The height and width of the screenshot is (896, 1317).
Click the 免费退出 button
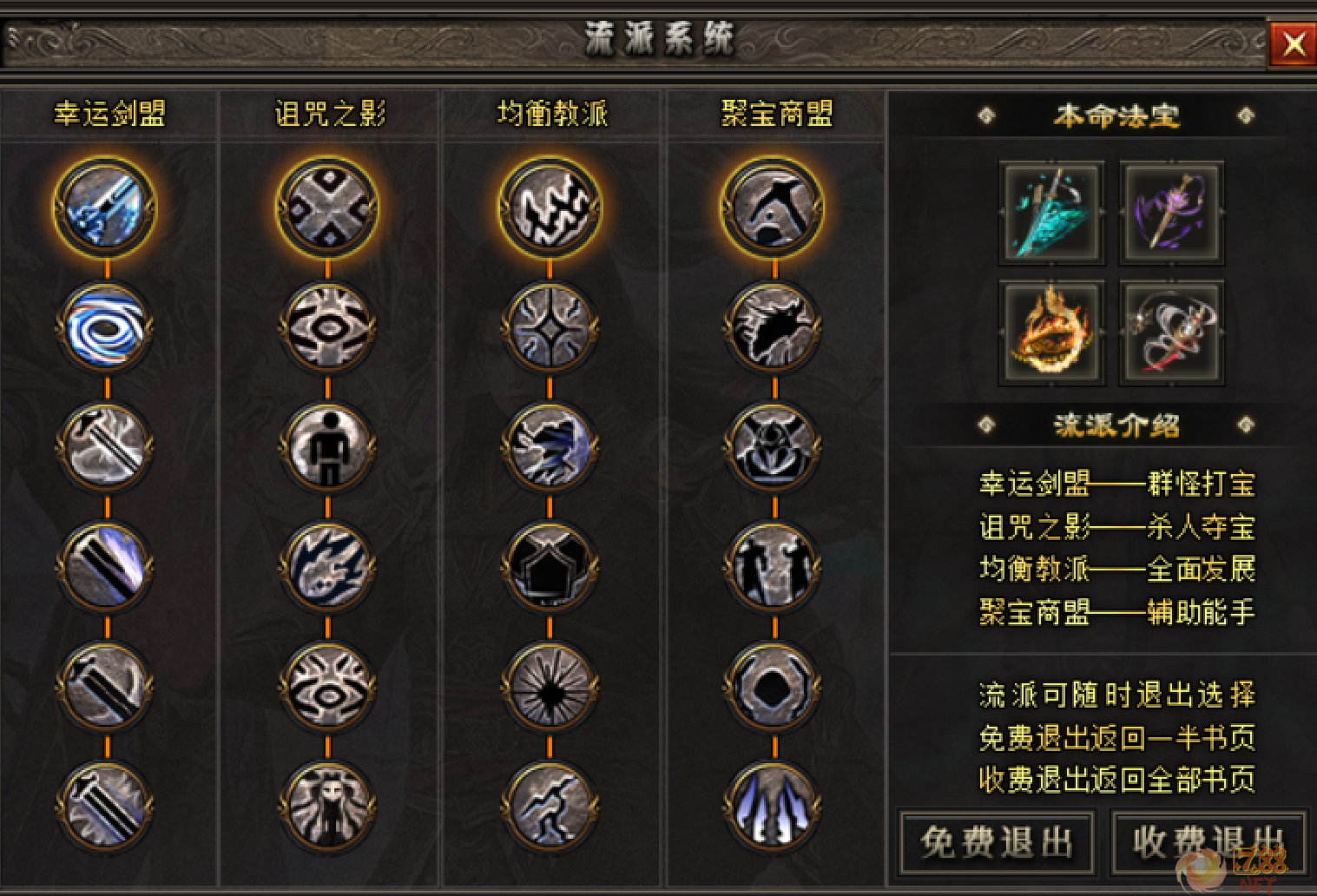(998, 841)
